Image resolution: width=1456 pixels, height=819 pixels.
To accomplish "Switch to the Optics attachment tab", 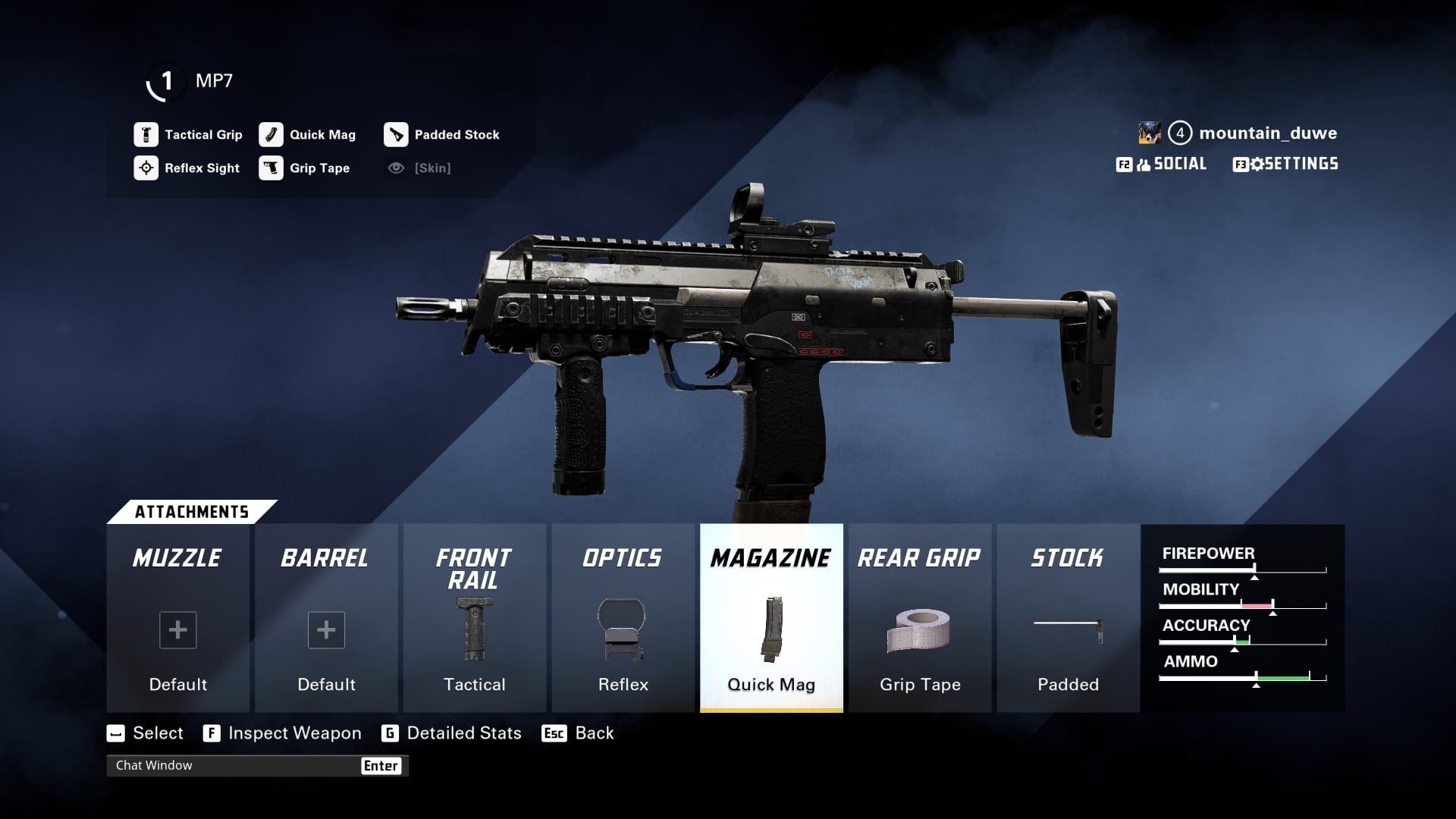I will (x=622, y=559).
